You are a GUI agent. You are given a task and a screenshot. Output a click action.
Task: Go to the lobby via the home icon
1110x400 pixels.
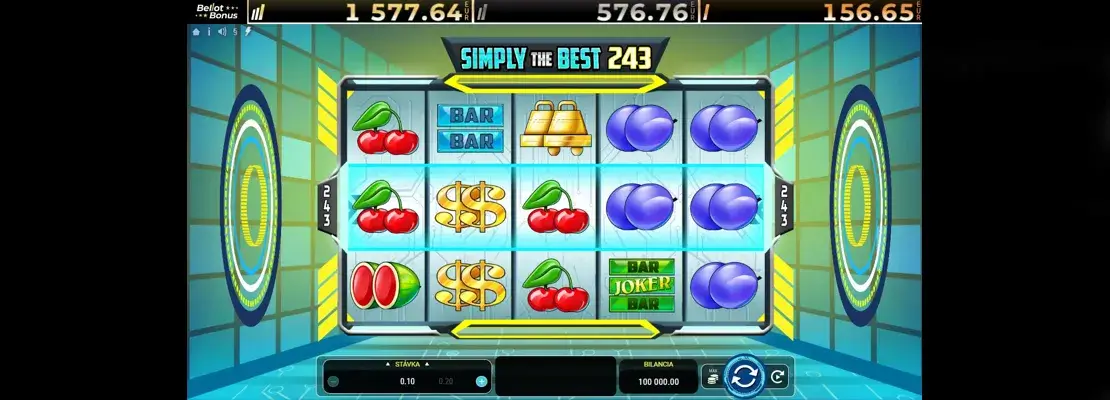(x=197, y=31)
